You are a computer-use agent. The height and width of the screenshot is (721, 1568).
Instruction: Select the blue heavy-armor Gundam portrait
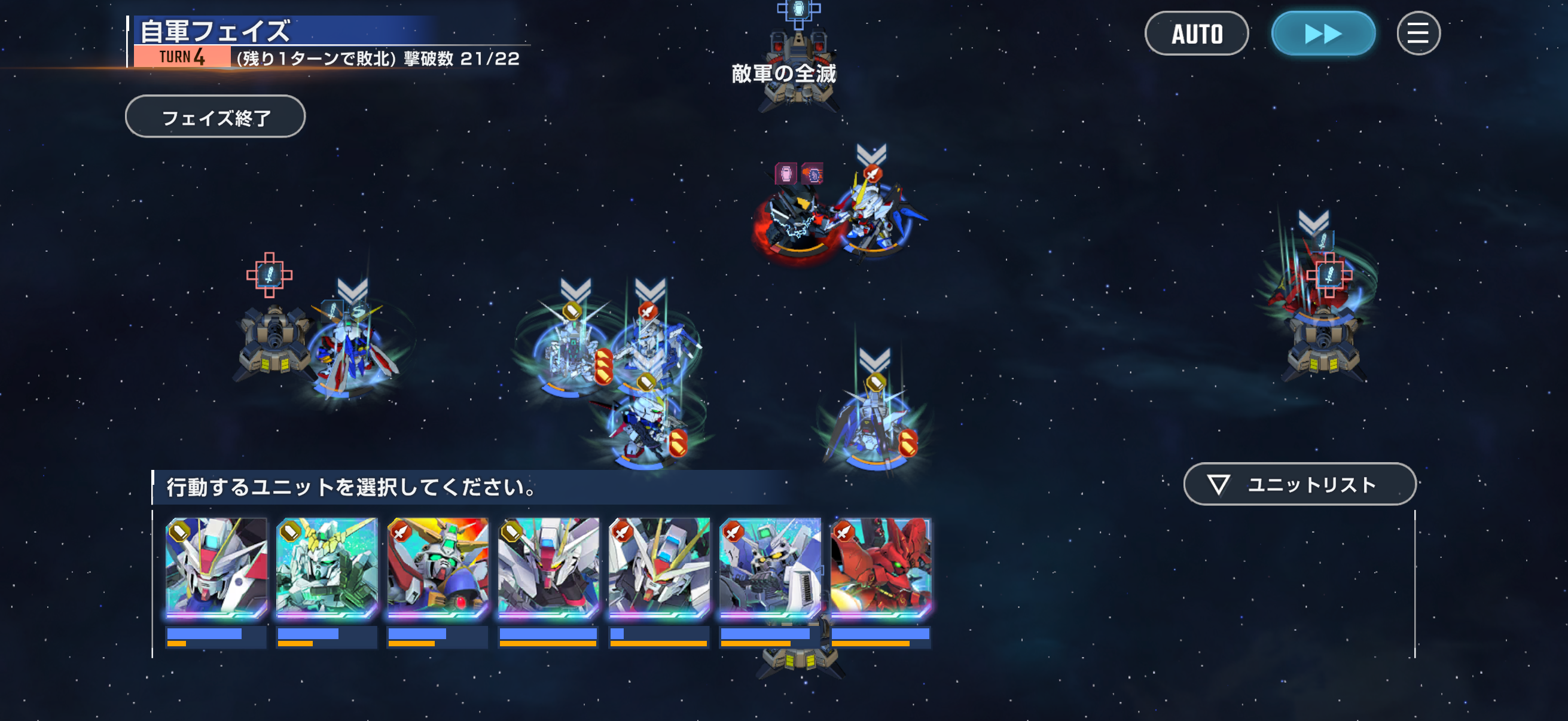770,567
